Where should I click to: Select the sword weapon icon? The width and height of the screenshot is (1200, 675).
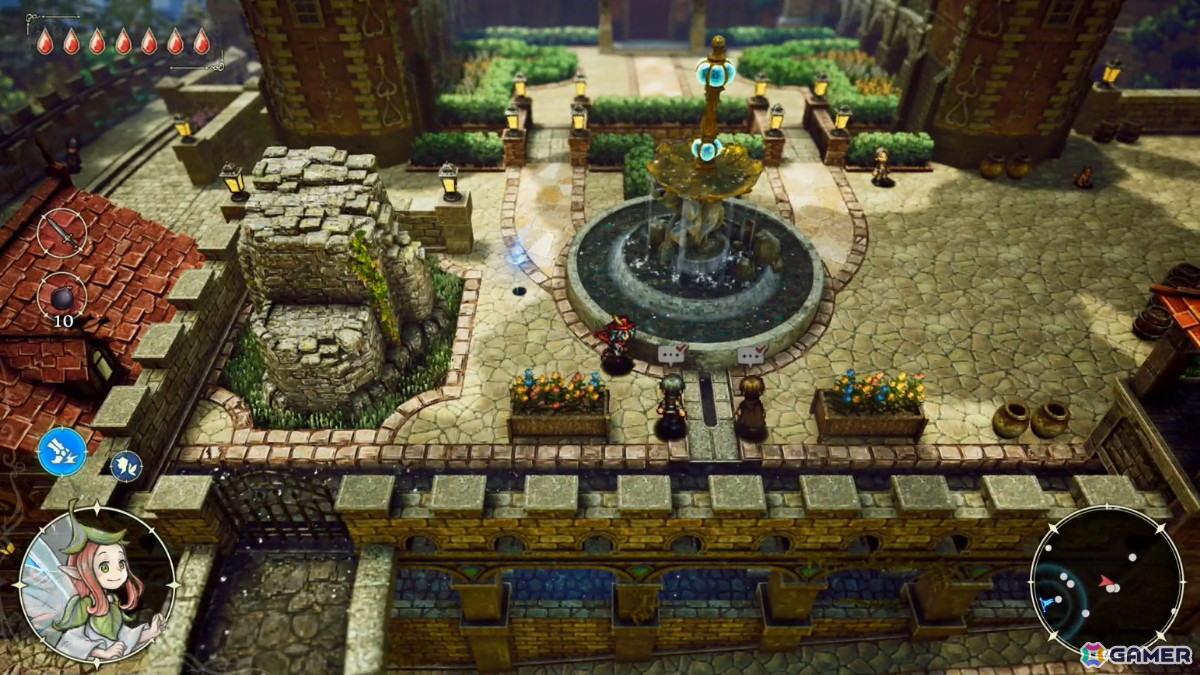coord(62,234)
